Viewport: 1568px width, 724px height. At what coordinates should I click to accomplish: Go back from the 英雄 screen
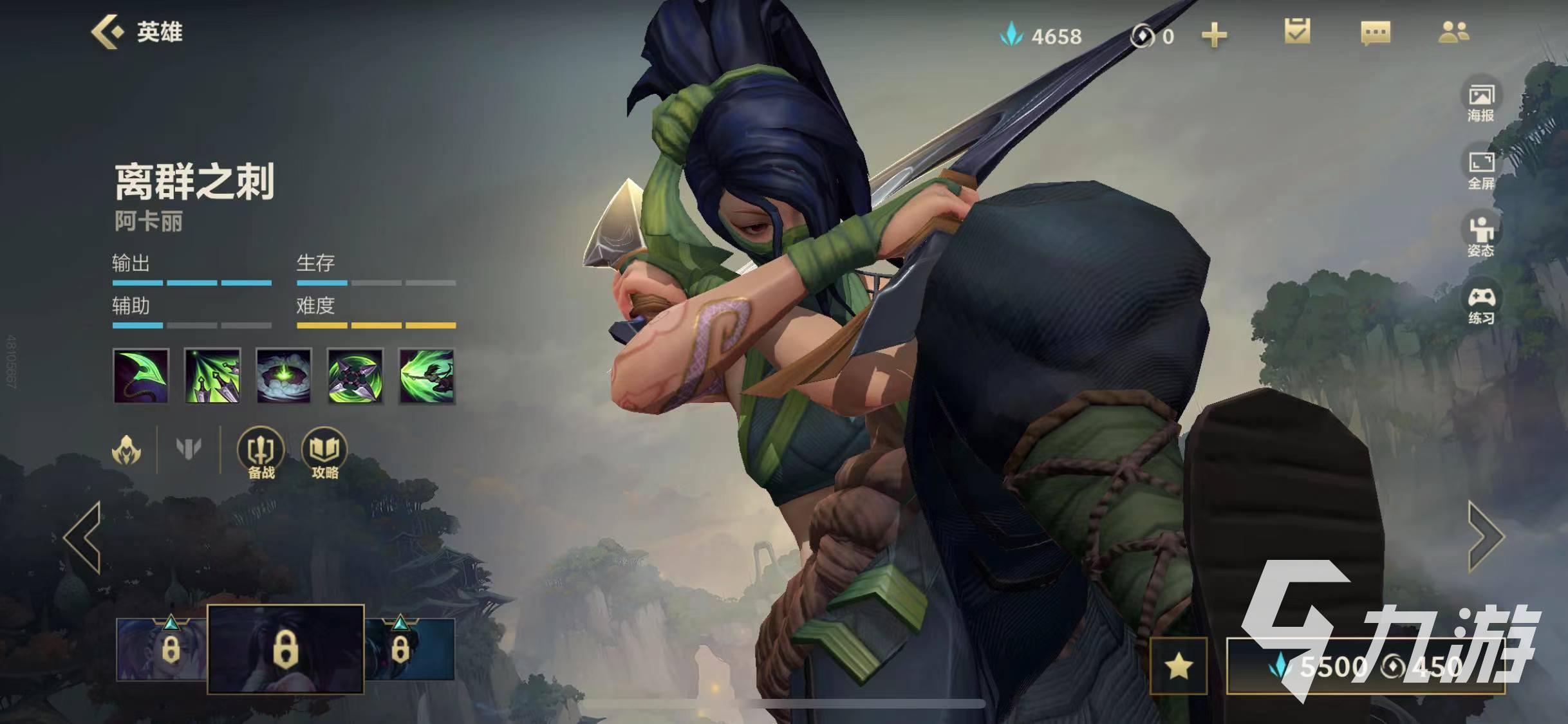[x=108, y=32]
